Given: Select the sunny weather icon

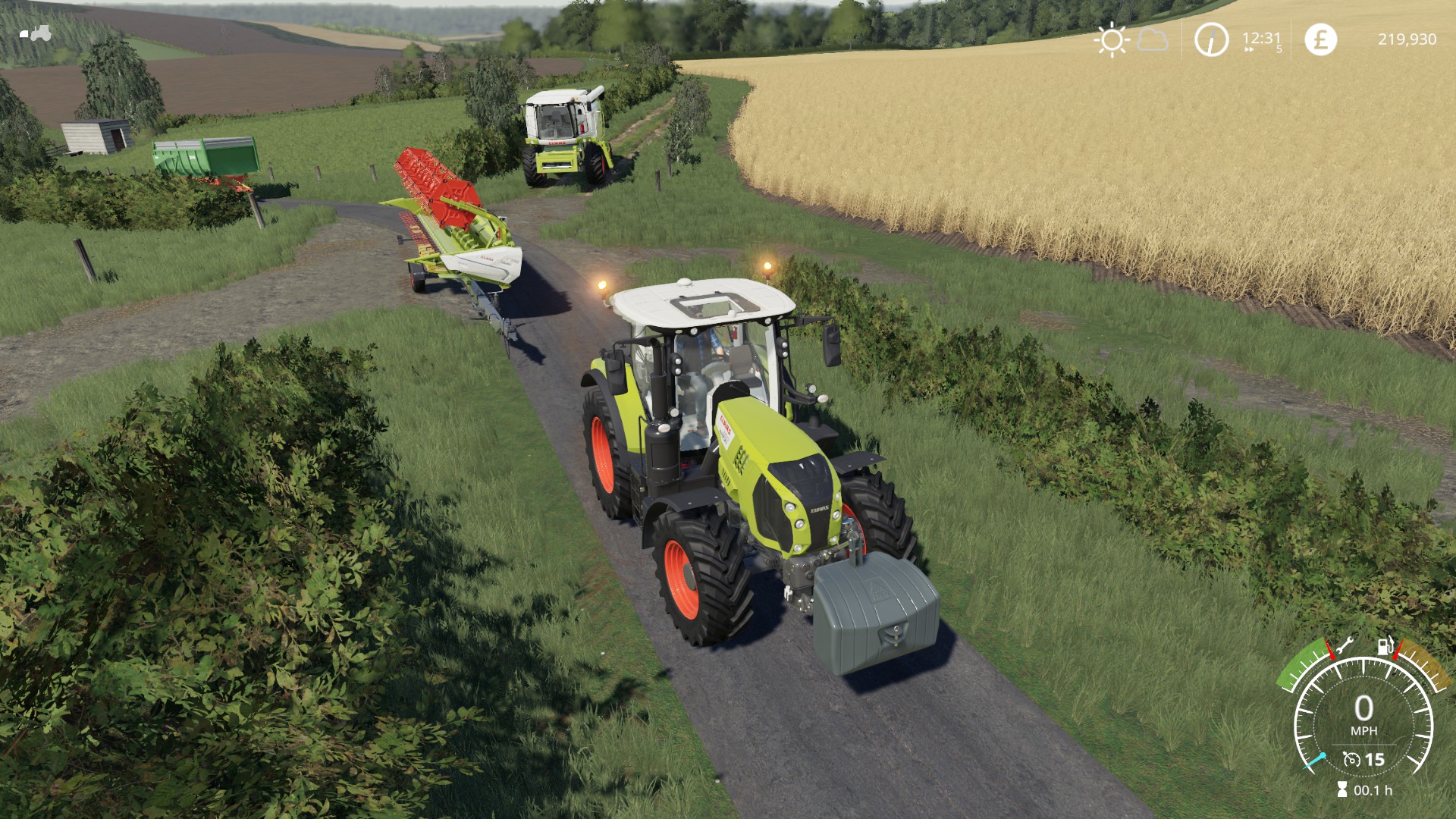Looking at the screenshot, I should [x=1112, y=39].
